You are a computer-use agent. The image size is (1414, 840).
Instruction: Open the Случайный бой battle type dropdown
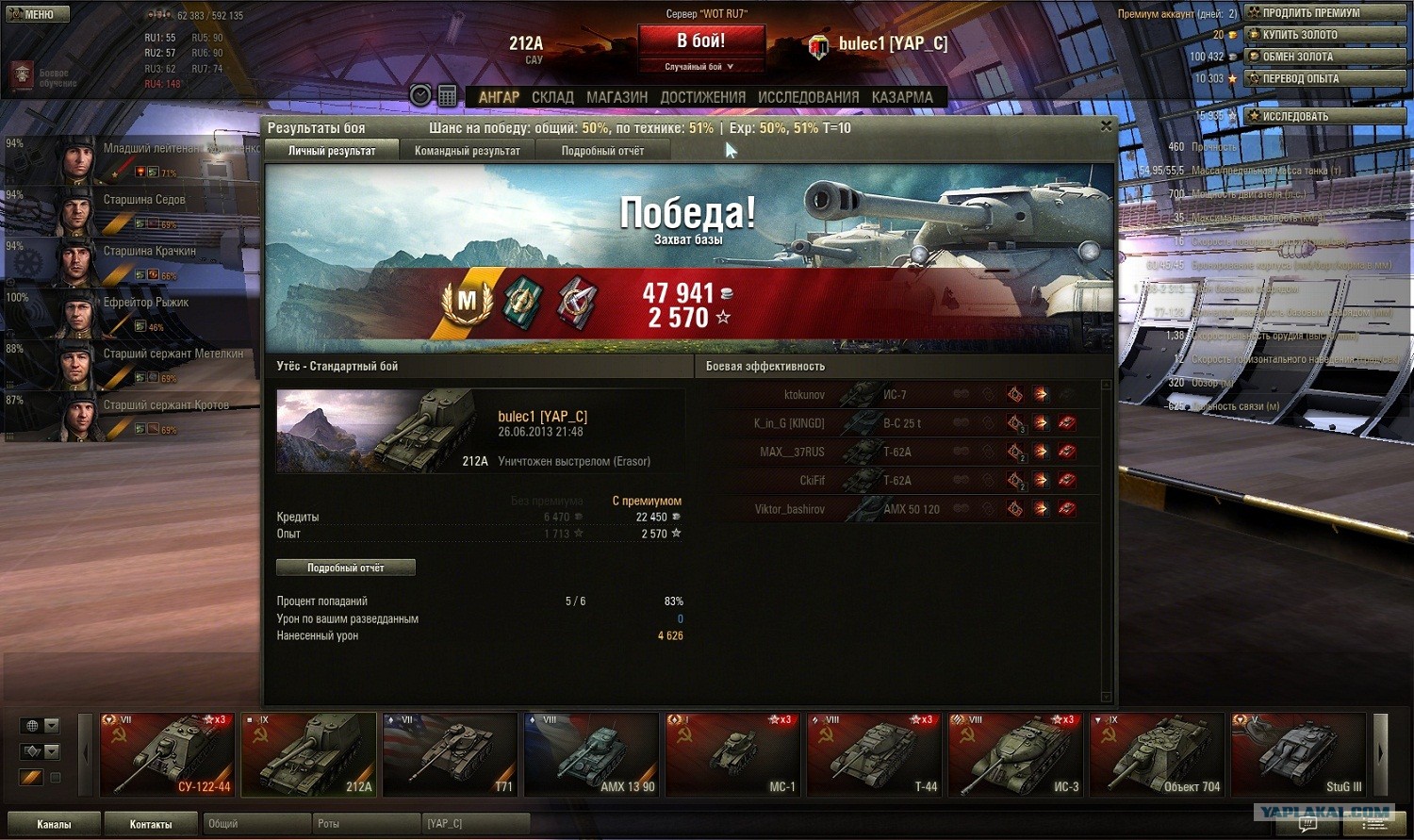coord(699,67)
